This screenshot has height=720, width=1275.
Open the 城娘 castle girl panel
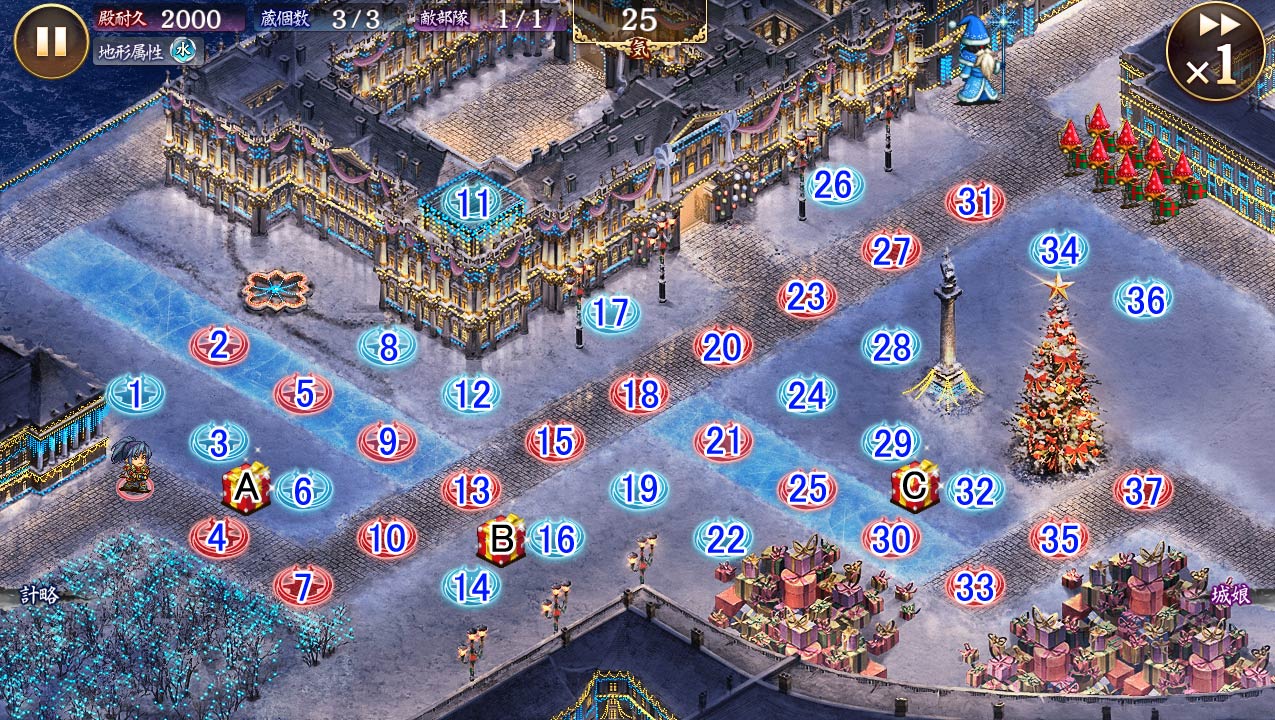click(1231, 595)
